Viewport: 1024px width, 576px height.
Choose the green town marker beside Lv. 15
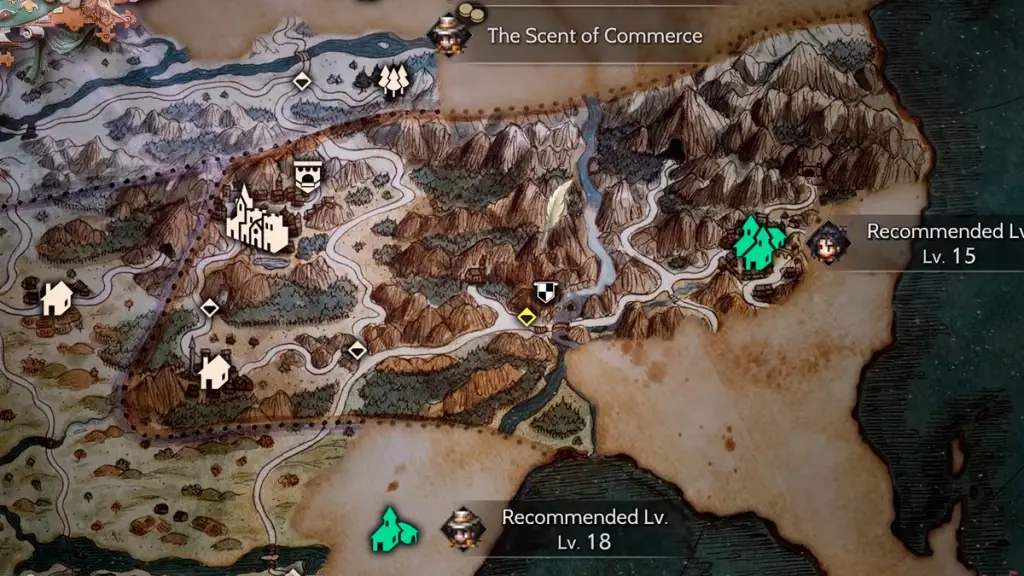(759, 245)
